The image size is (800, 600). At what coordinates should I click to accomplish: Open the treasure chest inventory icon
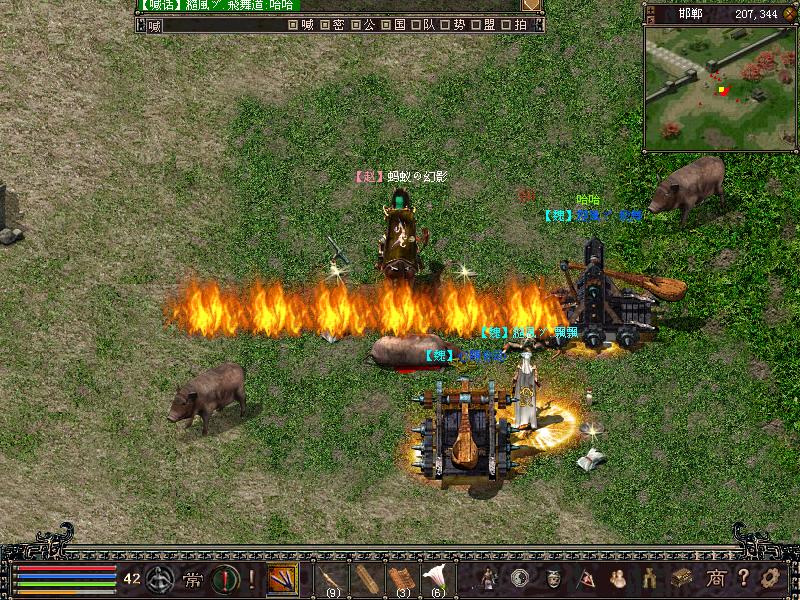click(x=682, y=577)
